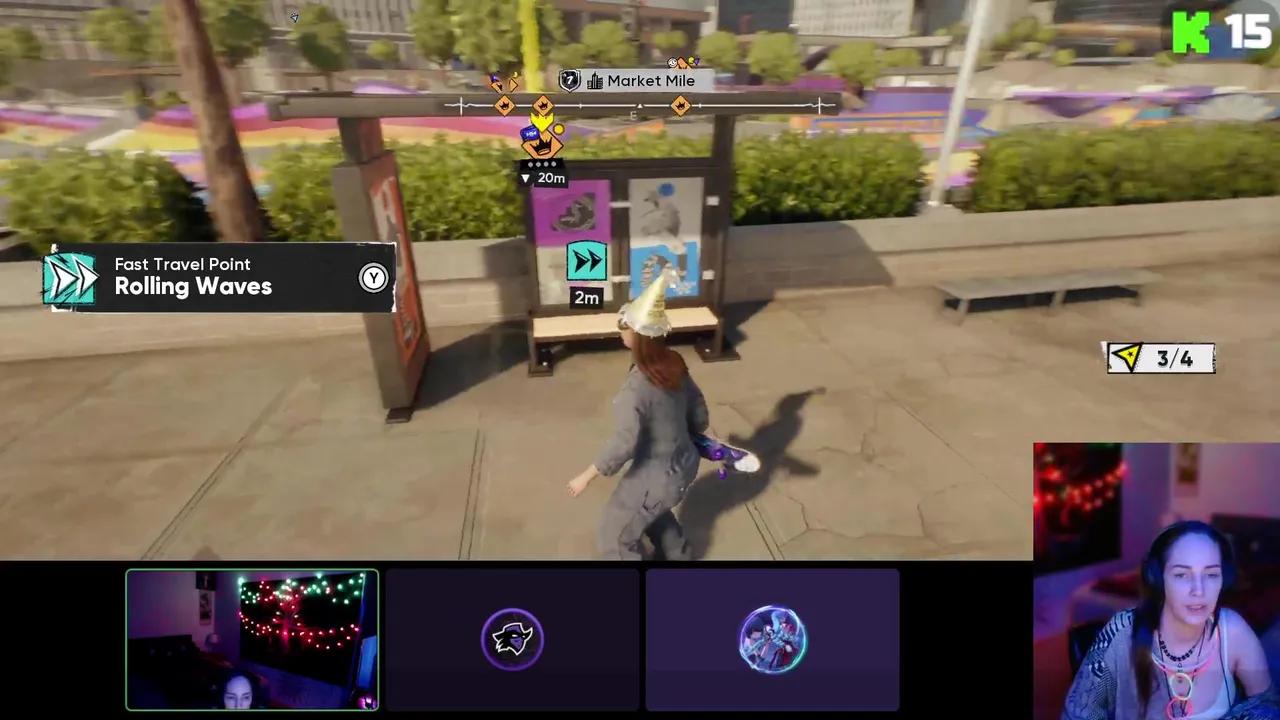Click the Market Mile city icon
The image size is (1280, 720).
coord(595,80)
